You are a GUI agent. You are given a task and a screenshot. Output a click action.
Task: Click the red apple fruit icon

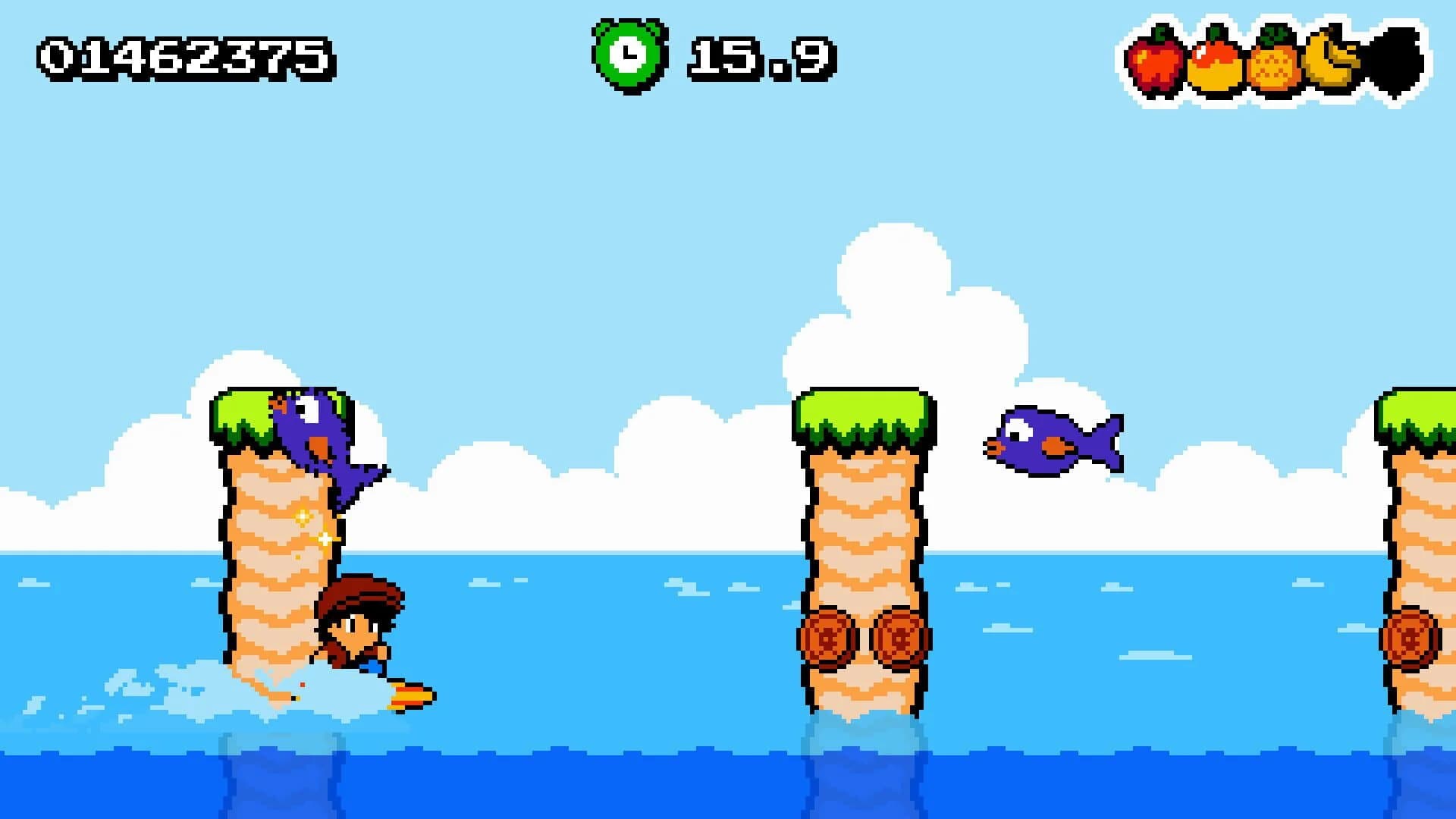(x=1154, y=61)
